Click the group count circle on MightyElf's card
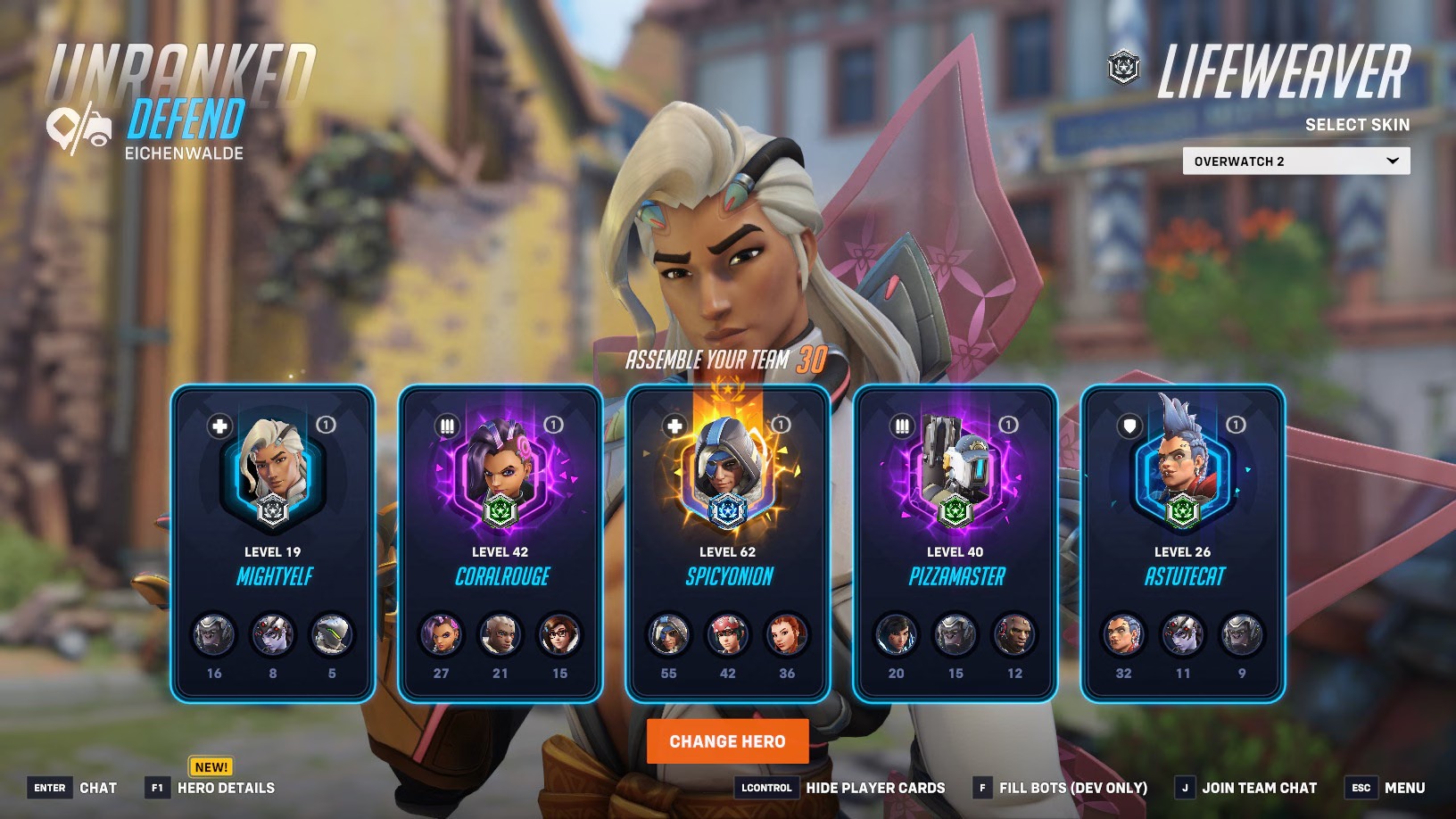 [324, 426]
